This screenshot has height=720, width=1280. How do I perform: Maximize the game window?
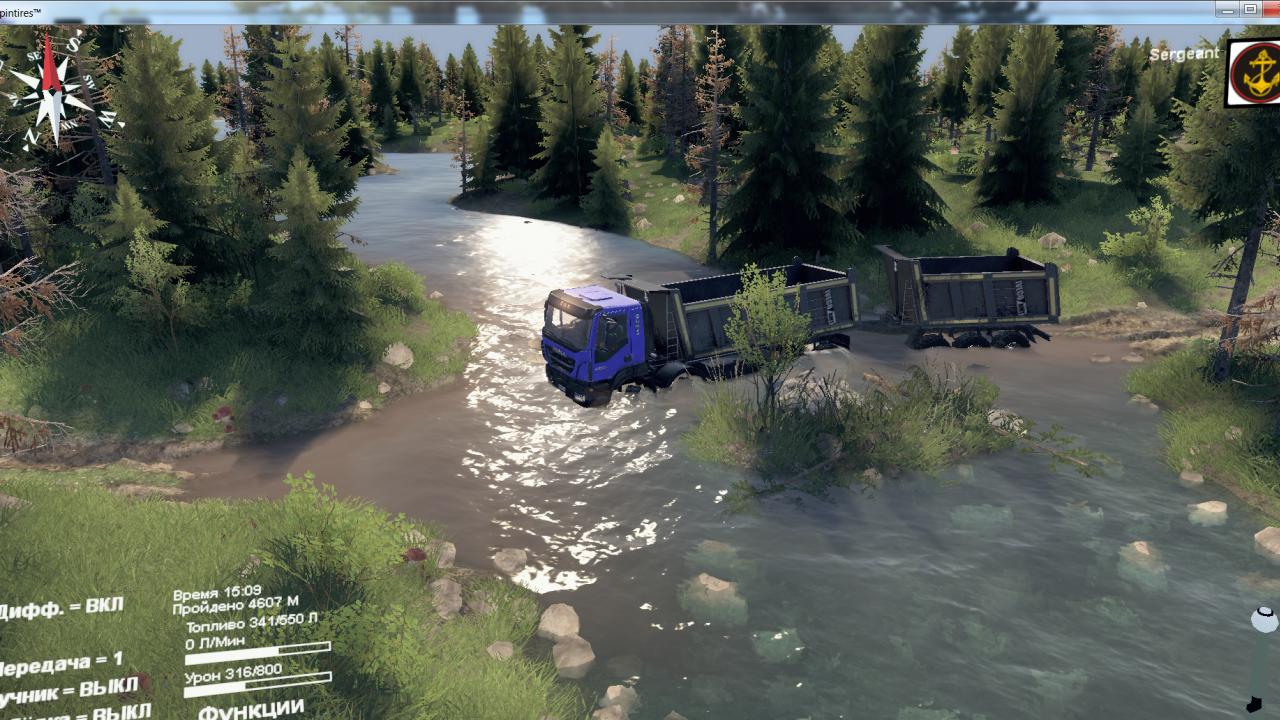[1250, 9]
